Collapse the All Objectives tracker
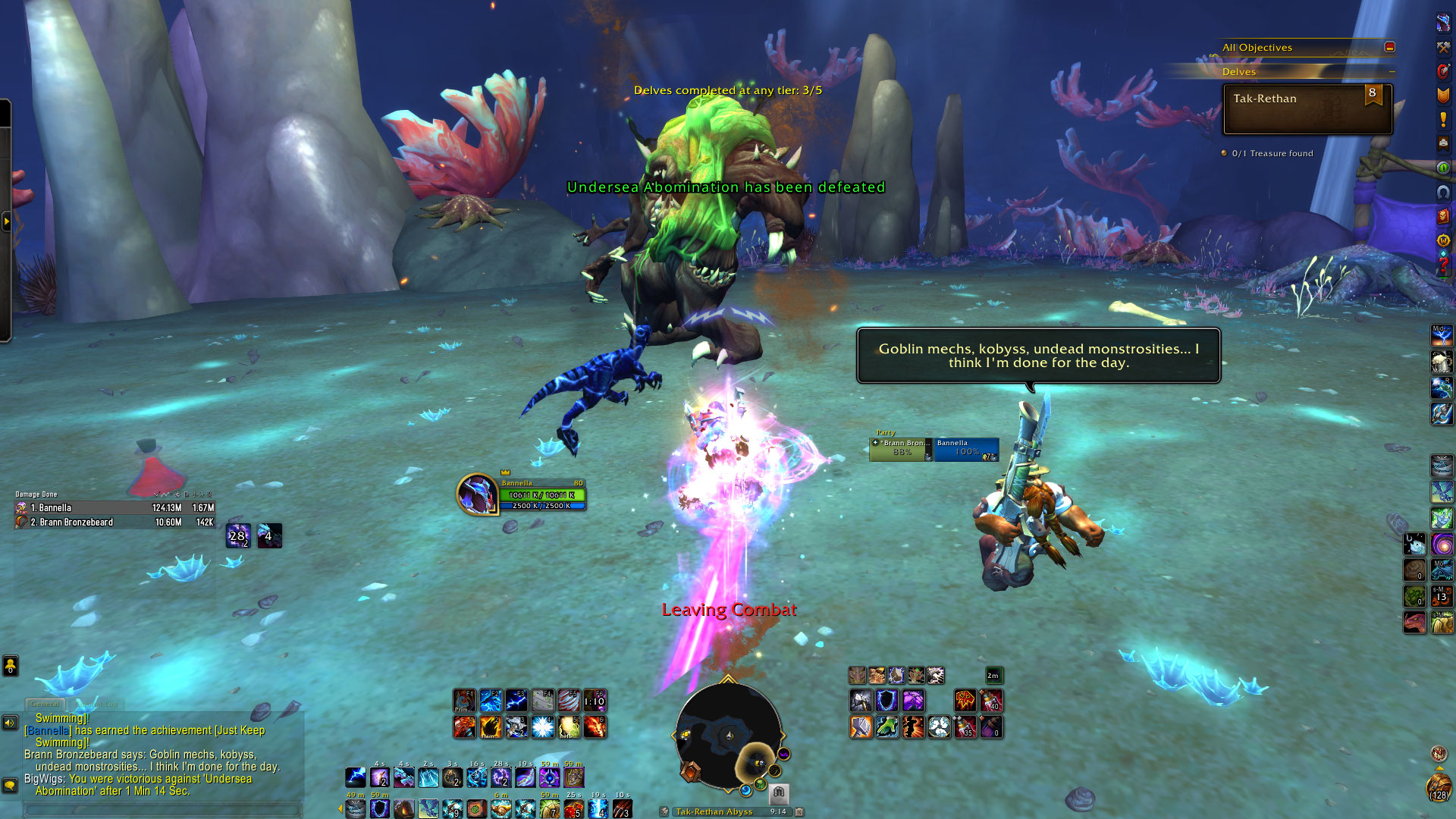The width and height of the screenshot is (1456, 819). click(x=1389, y=47)
